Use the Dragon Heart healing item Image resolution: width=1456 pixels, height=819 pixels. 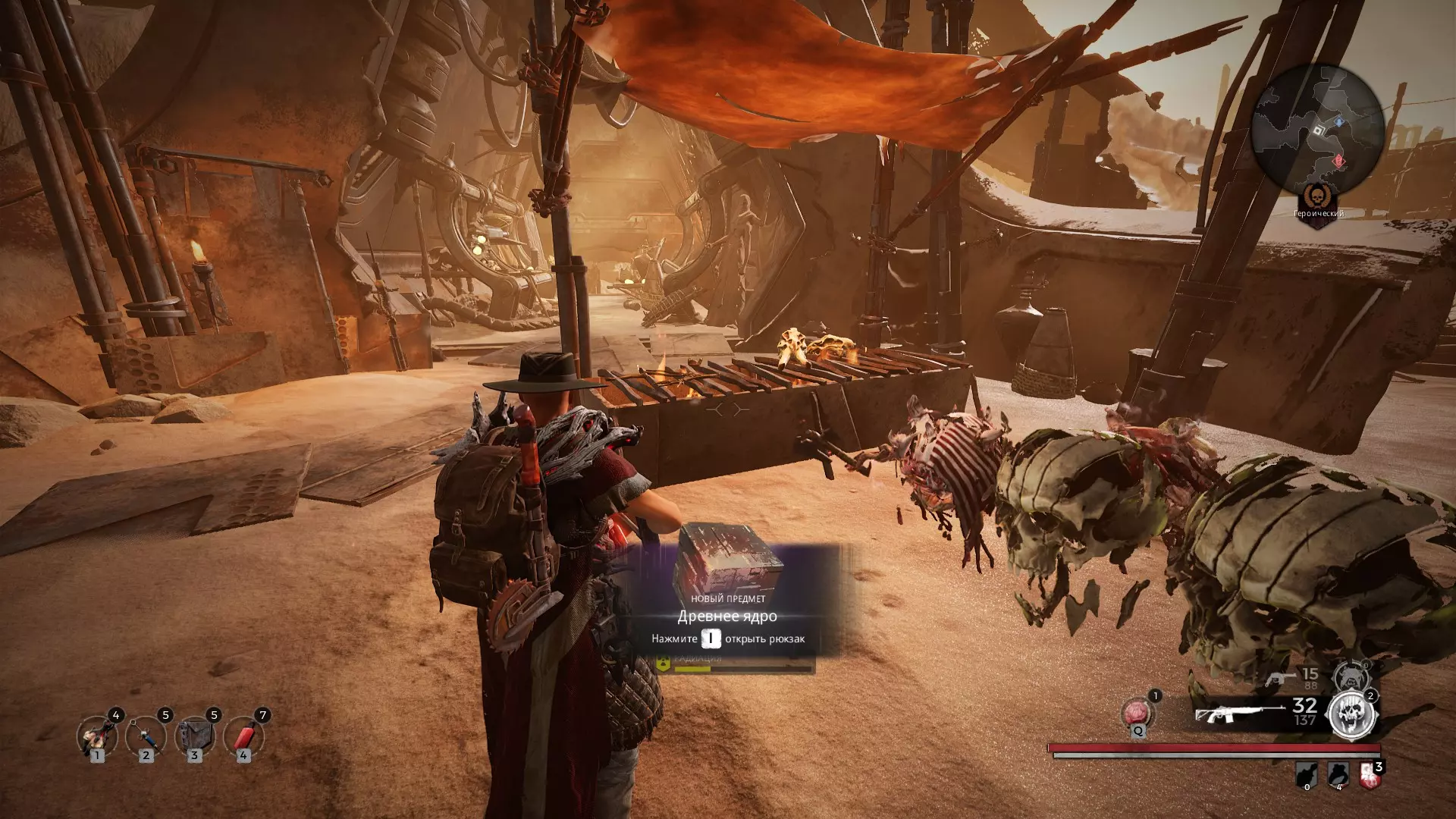(x=1137, y=714)
